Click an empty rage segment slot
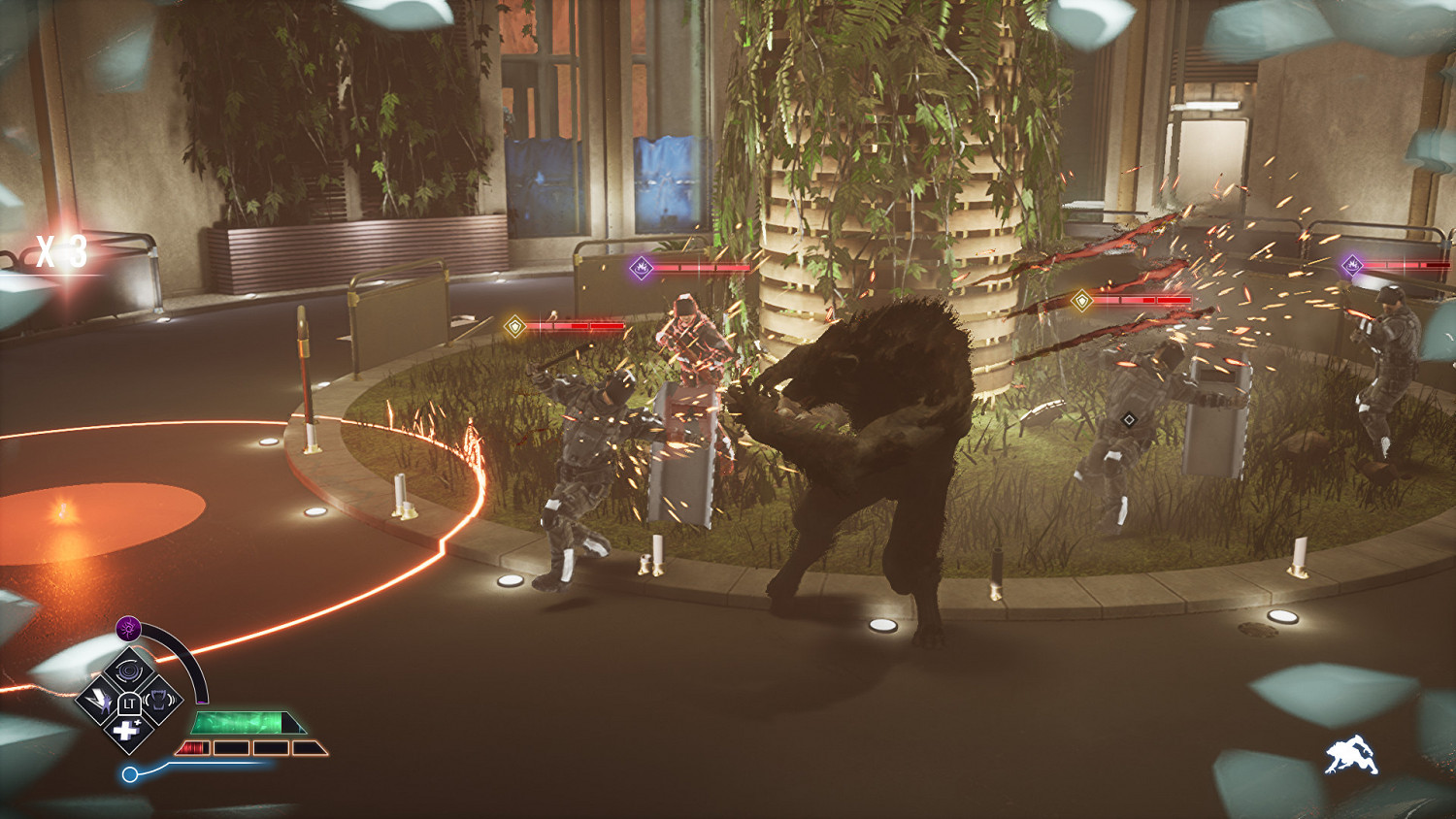The height and width of the screenshot is (819, 1456). coord(272,747)
